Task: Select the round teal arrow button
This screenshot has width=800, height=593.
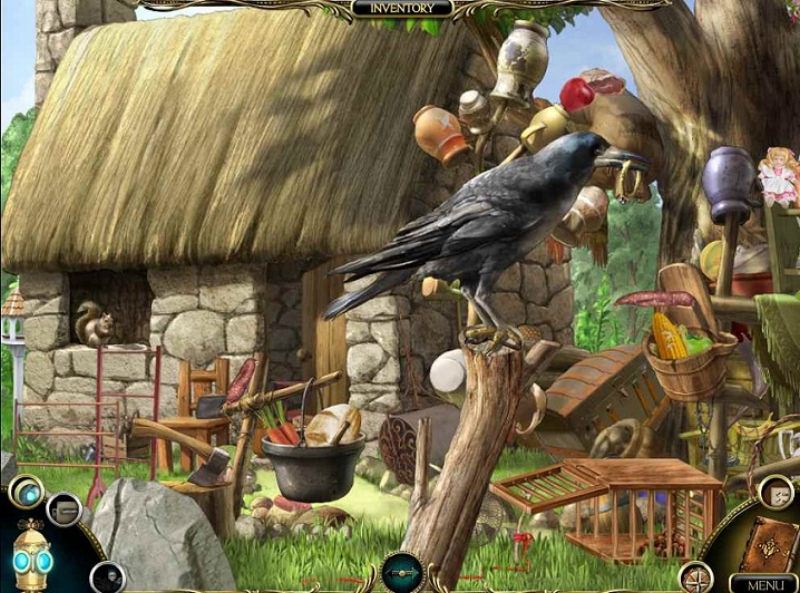Action: click(402, 573)
